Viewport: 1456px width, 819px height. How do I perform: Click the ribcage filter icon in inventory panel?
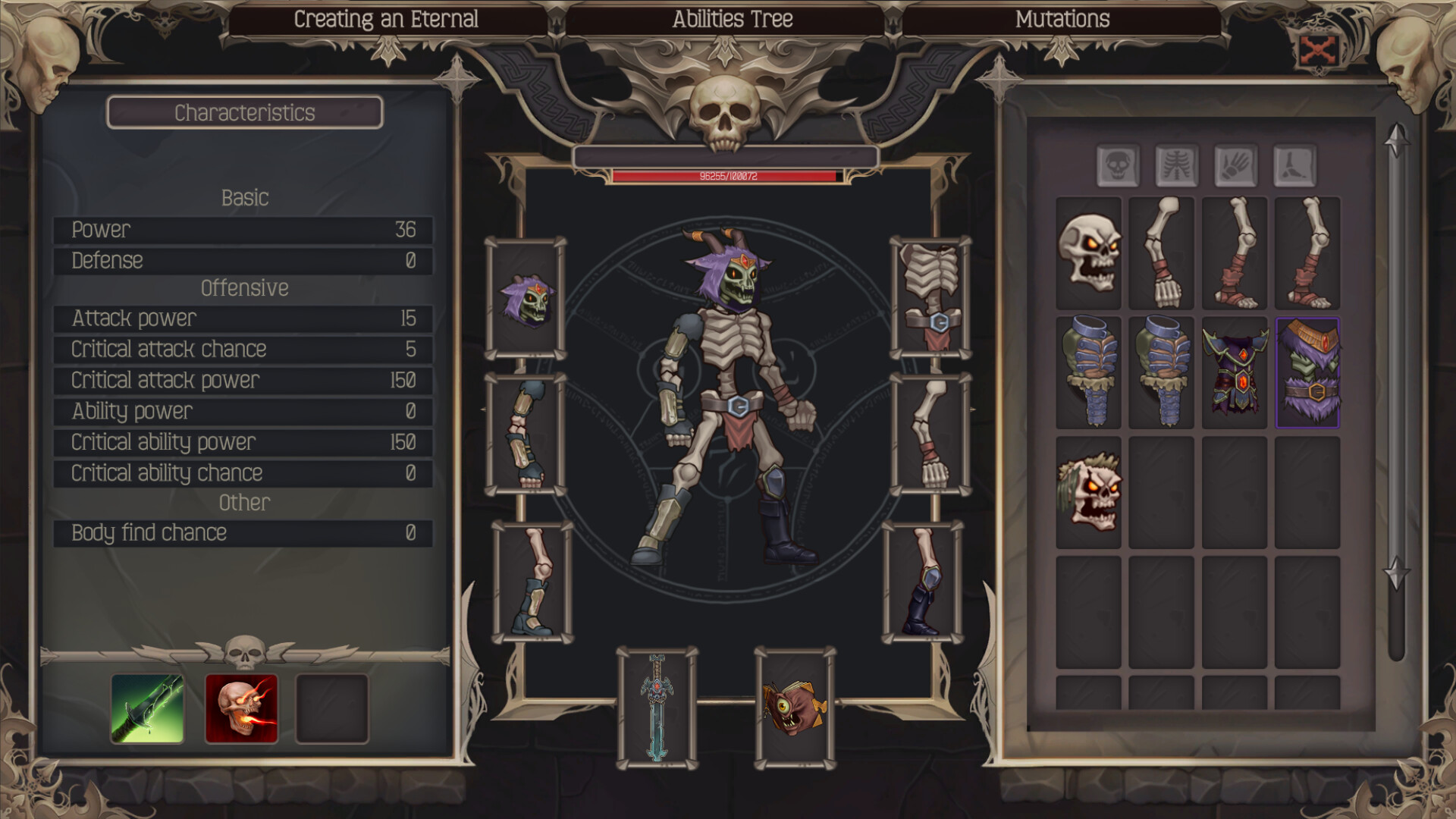(1176, 168)
